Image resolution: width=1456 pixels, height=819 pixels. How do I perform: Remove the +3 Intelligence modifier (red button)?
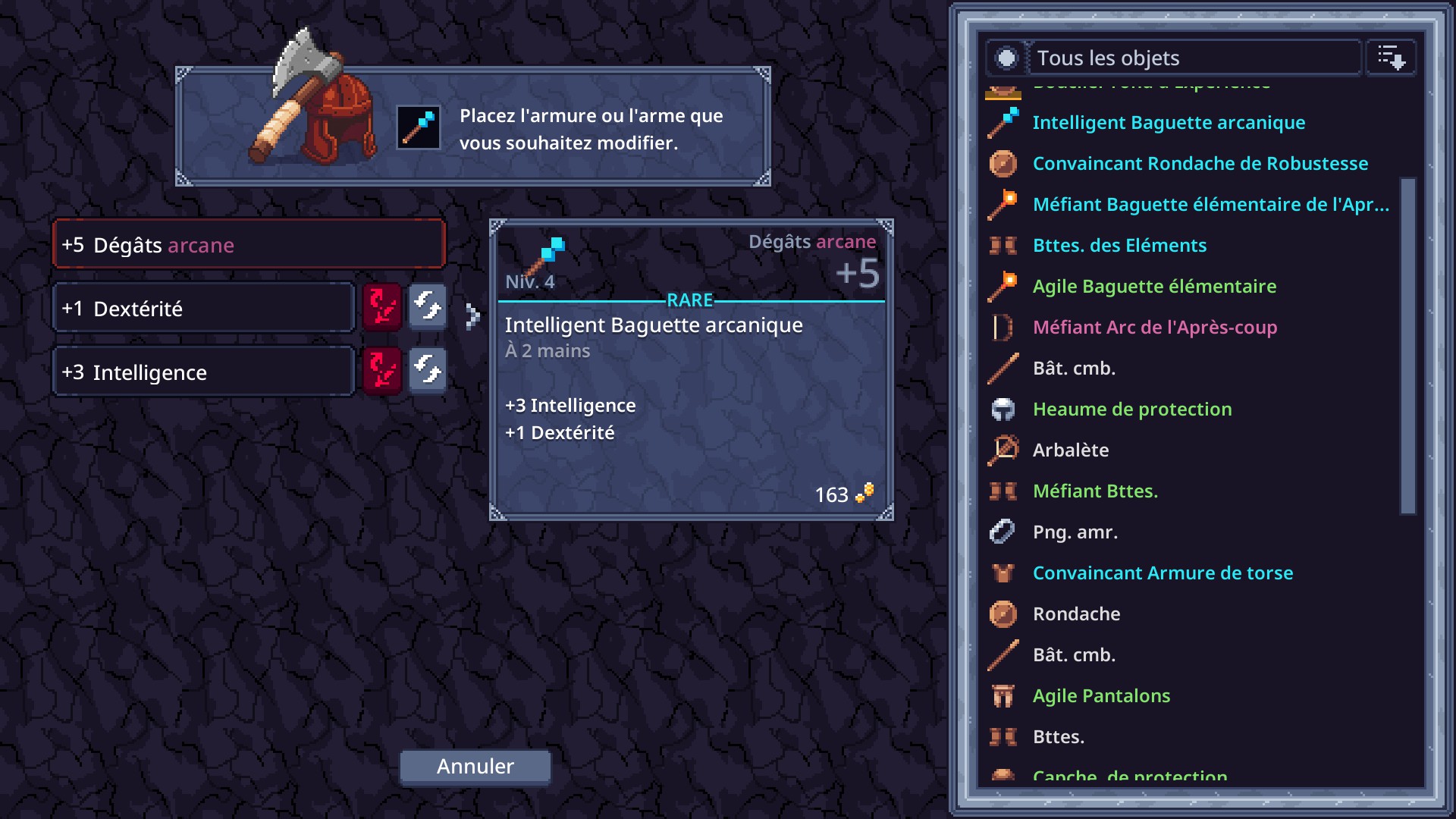click(382, 372)
